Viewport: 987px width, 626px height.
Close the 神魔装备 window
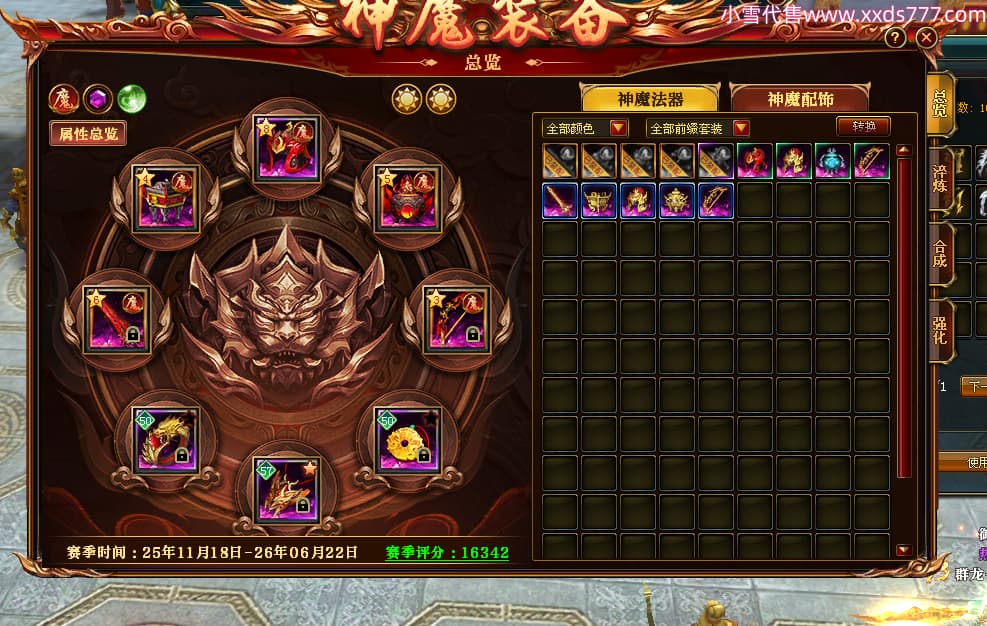coord(926,38)
